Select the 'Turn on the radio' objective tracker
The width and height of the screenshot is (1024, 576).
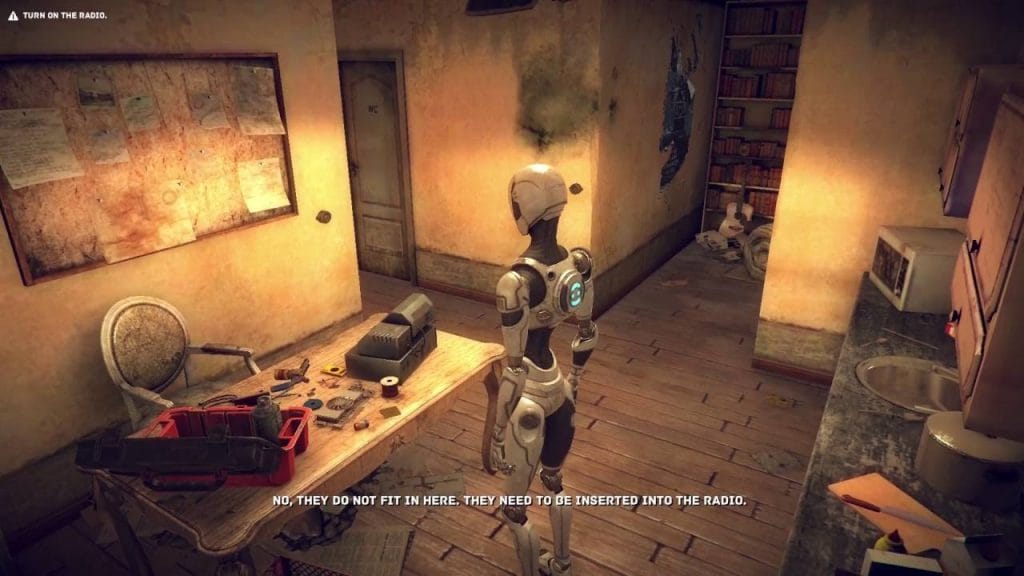[x=56, y=16]
